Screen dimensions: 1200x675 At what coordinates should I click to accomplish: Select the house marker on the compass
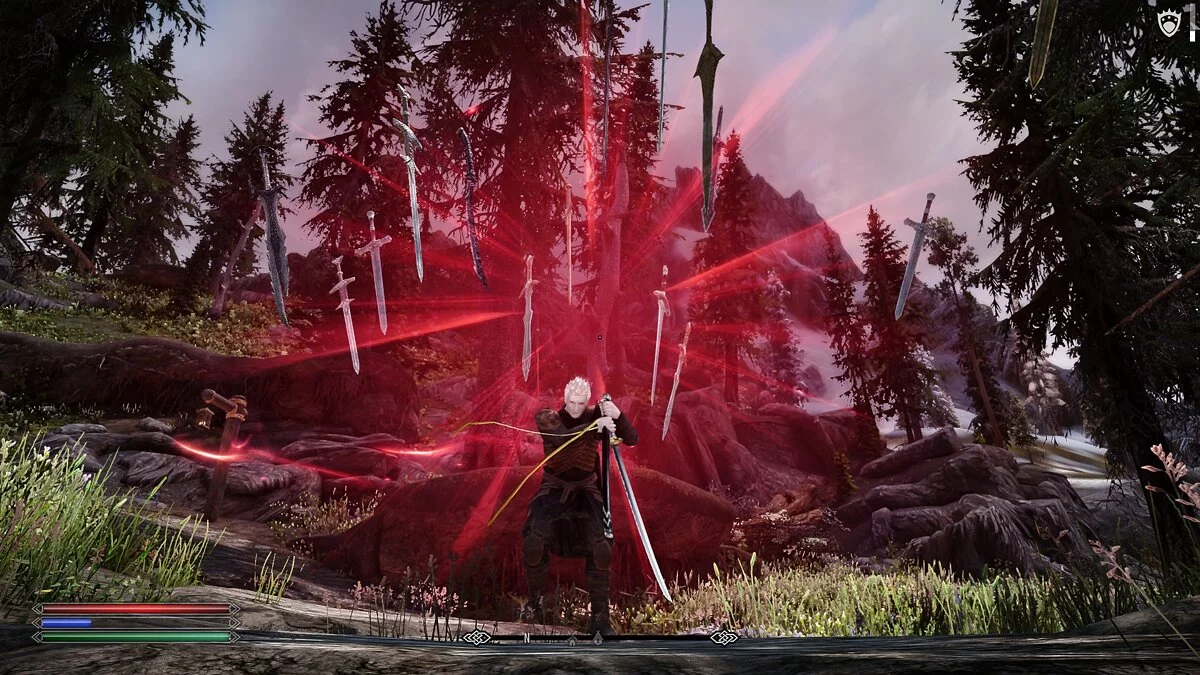click(x=572, y=638)
